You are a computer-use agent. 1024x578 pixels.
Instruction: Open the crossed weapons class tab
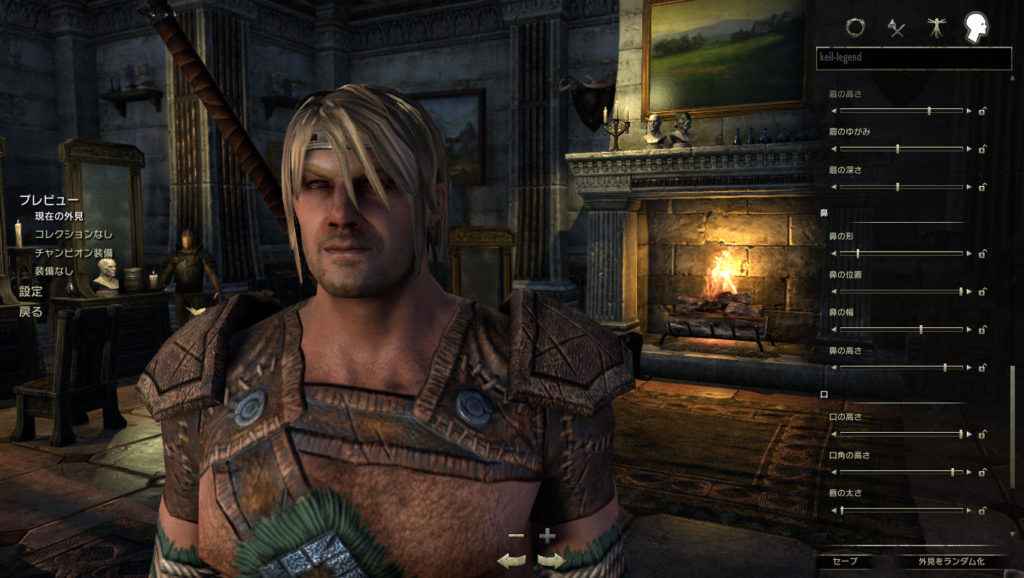pos(897,28)
